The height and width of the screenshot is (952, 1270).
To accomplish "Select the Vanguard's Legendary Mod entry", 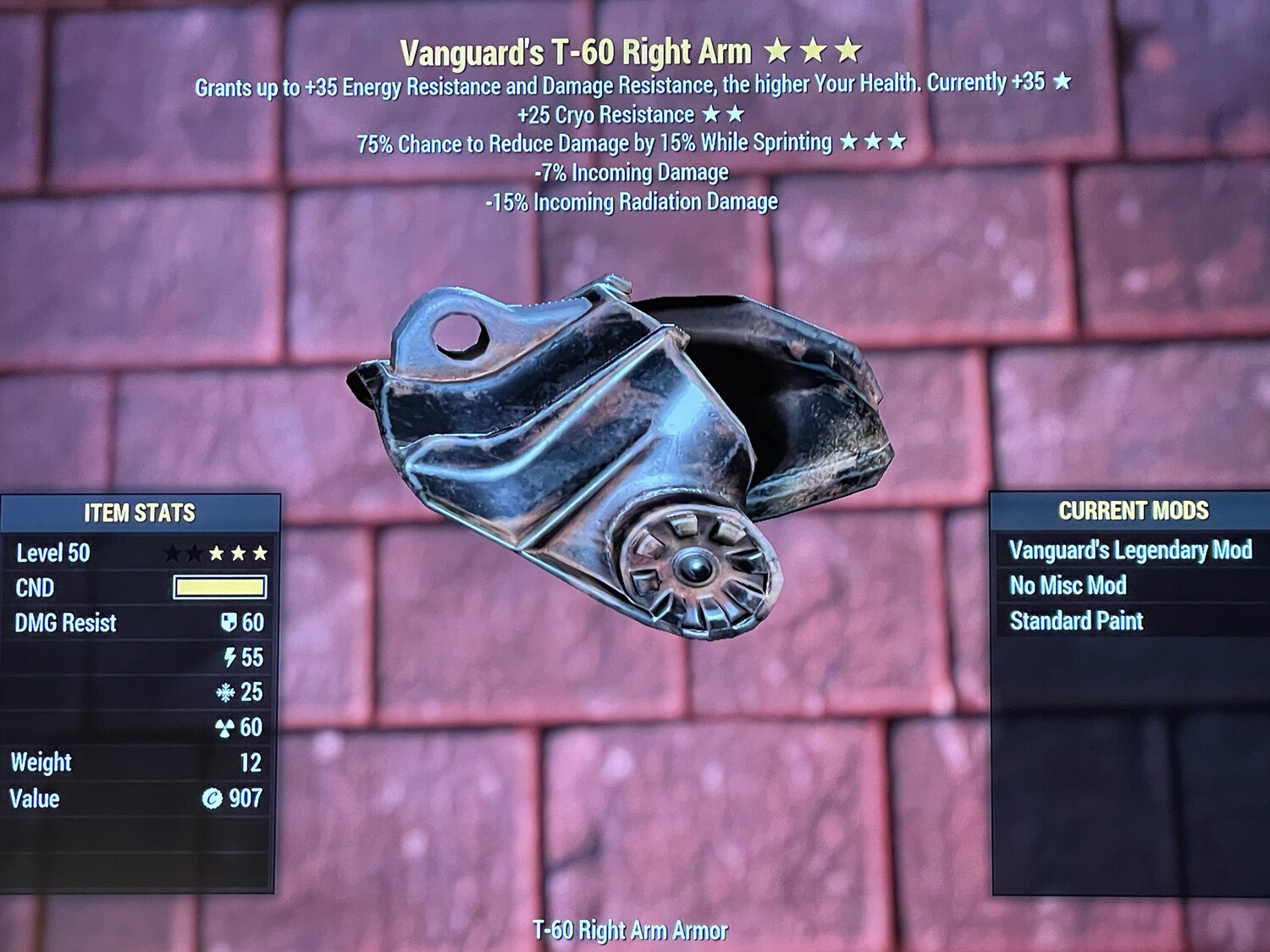I will tap(1129, 550).
